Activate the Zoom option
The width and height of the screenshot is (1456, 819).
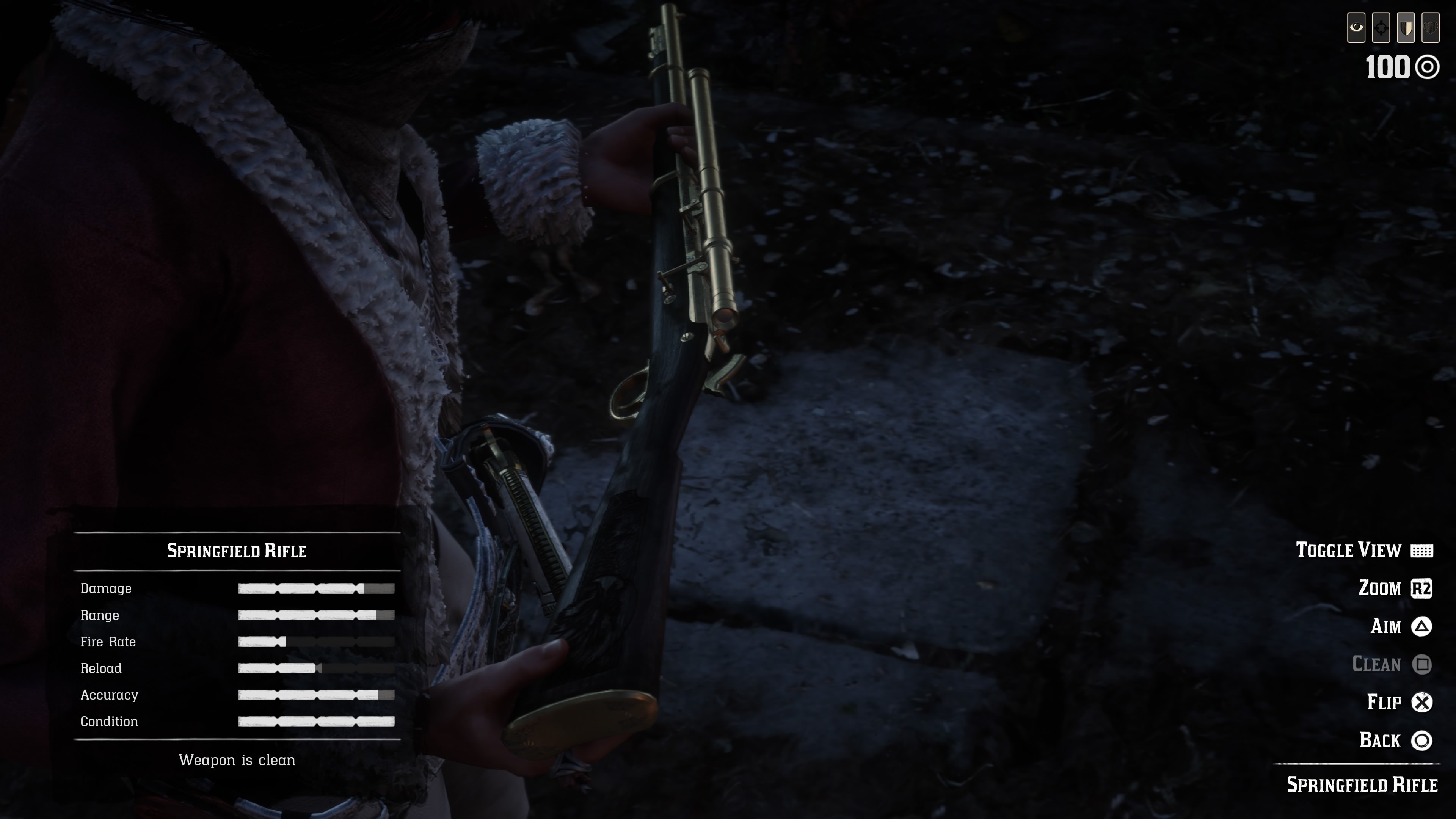tap(1395, 588)
